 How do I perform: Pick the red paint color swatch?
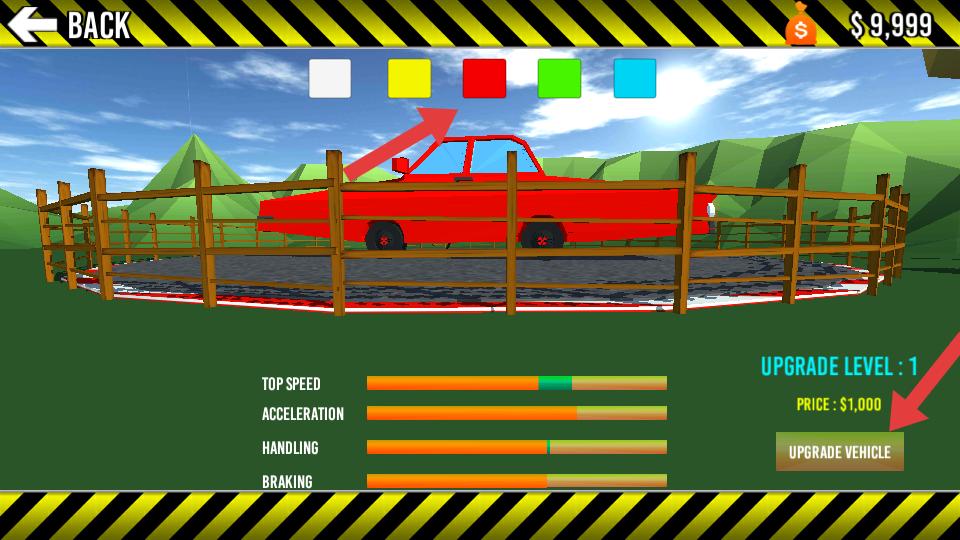(484, 78)
